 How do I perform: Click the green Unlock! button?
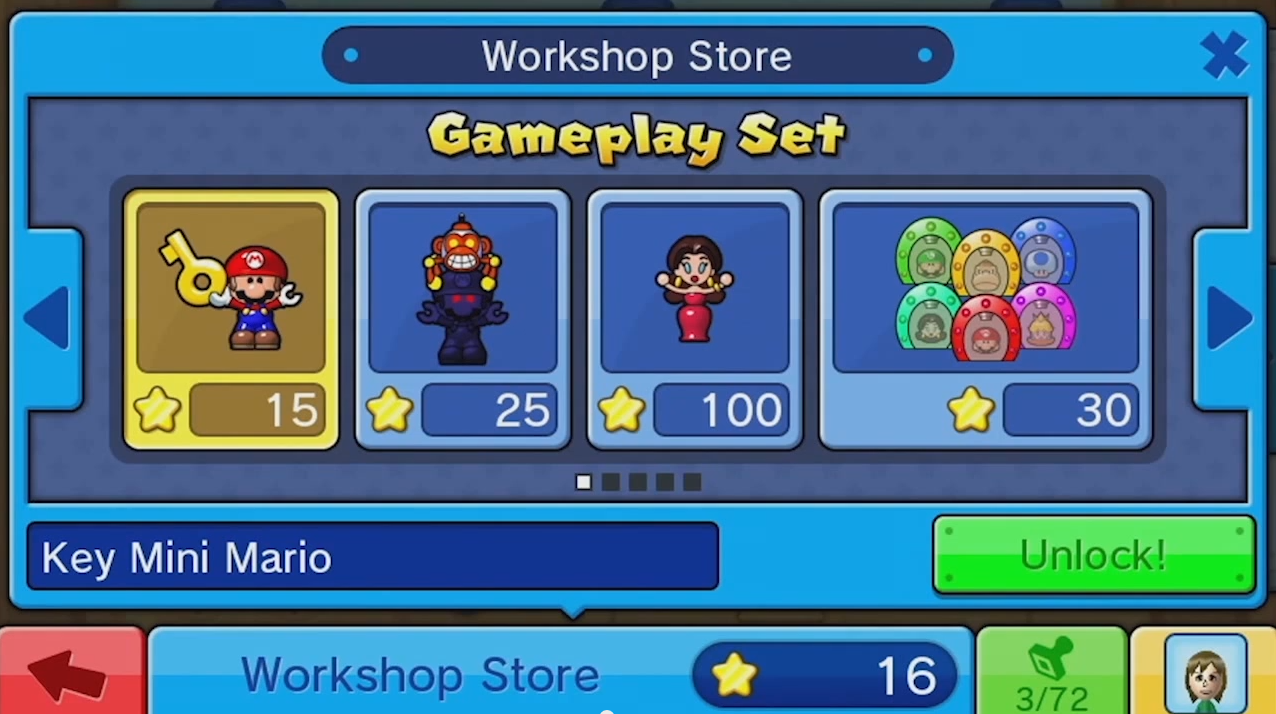1093,555
